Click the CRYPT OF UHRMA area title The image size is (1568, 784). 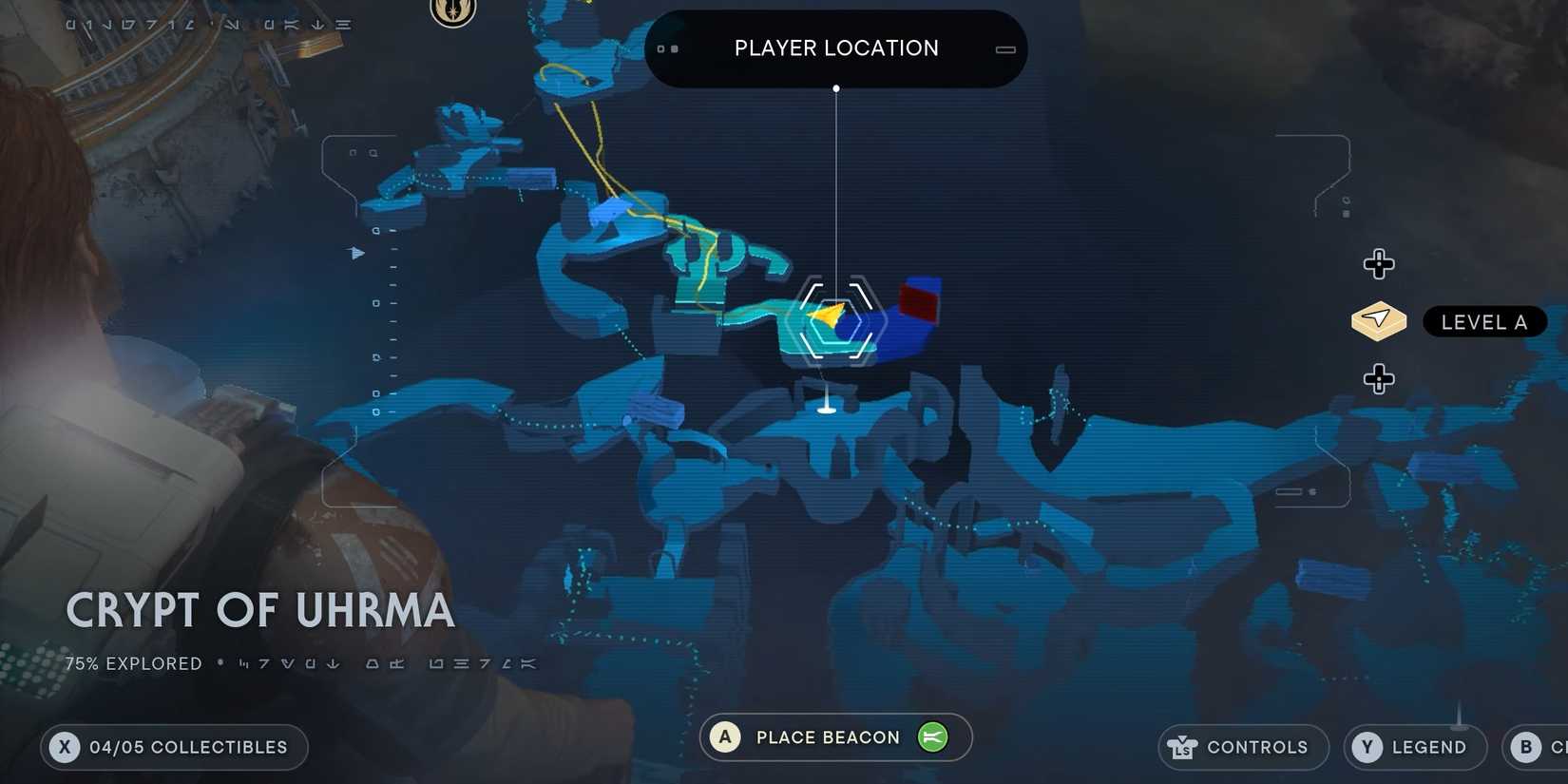pyautogui.click(x=259, y=611)
